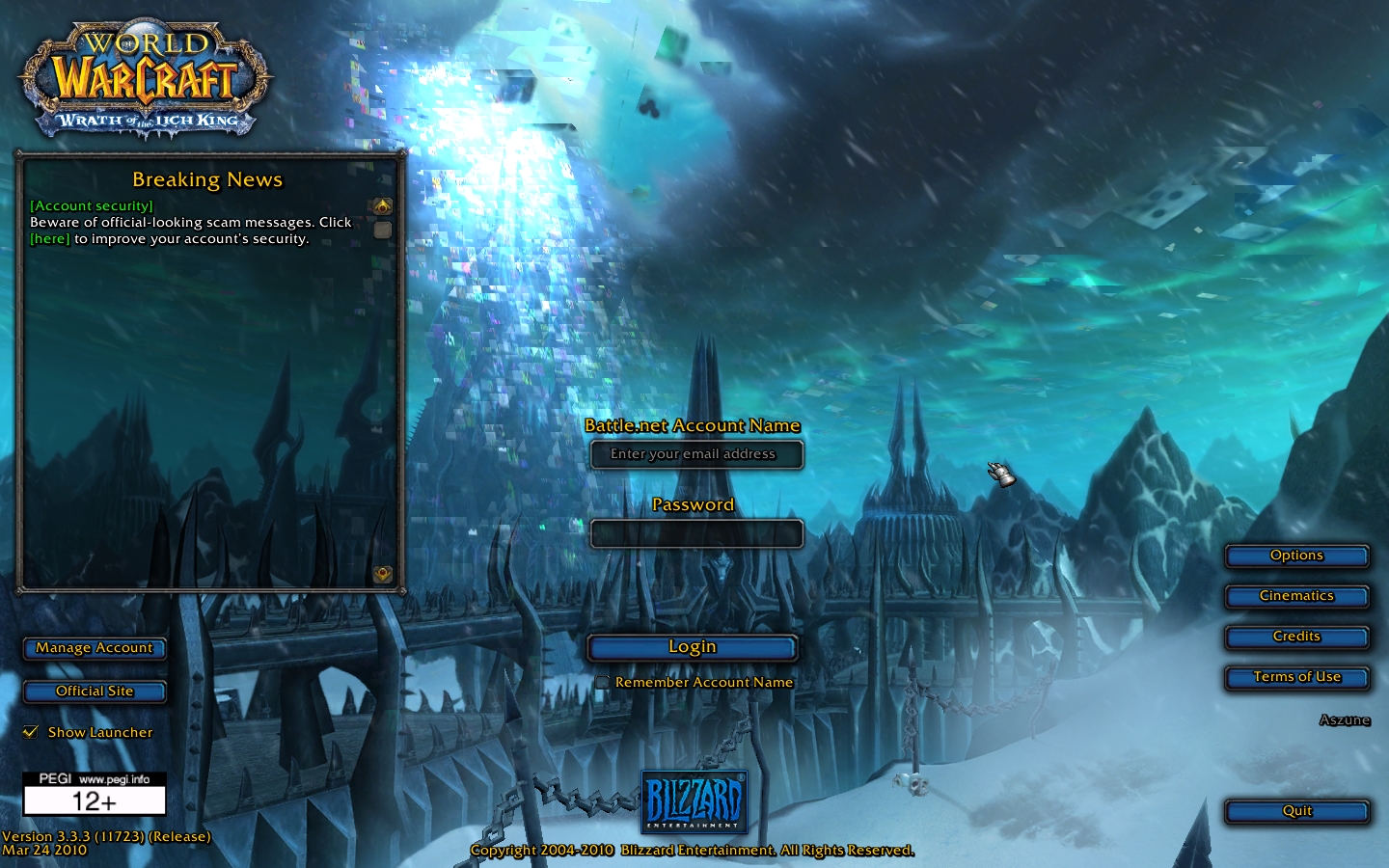
Task: Quit the game
Action: coord(1296,811)
